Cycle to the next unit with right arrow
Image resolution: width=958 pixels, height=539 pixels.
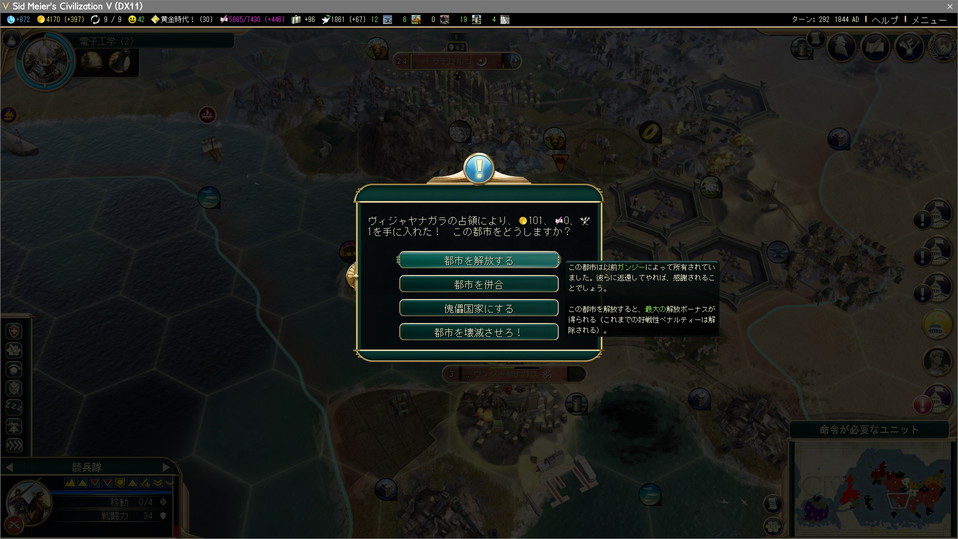click(166, 467)
